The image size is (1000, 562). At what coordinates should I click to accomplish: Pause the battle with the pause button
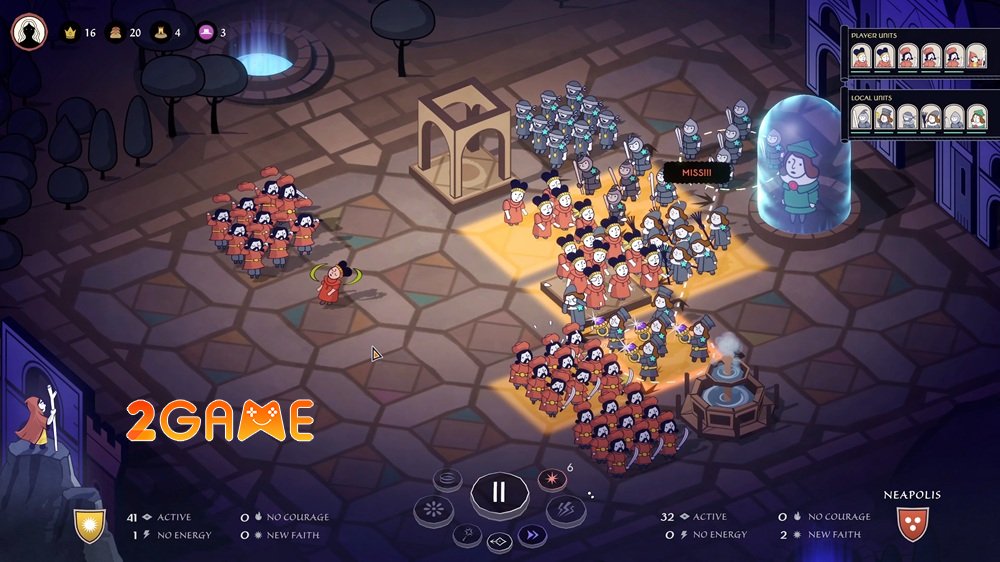click(x=498, y=493)
